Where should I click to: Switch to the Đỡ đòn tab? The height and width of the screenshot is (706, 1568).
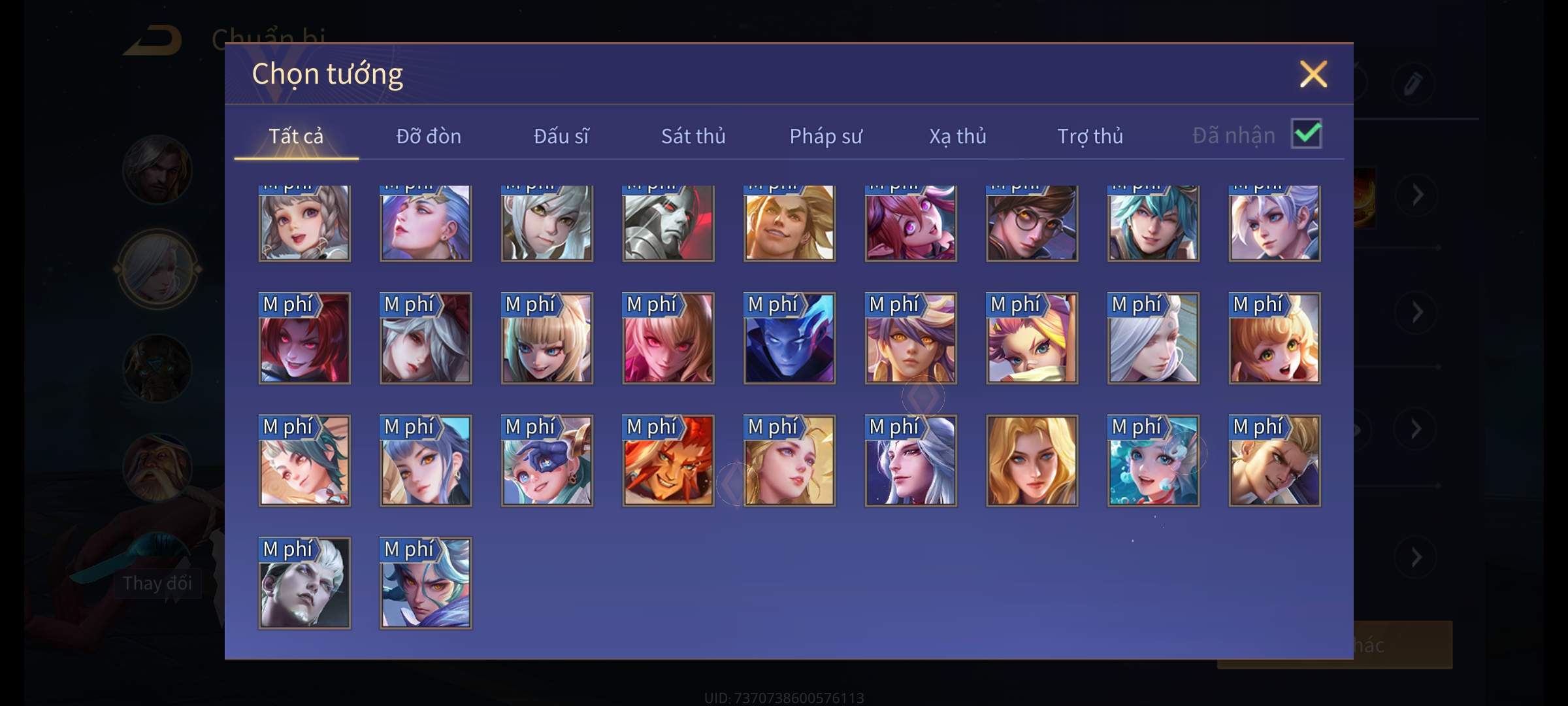429,136
